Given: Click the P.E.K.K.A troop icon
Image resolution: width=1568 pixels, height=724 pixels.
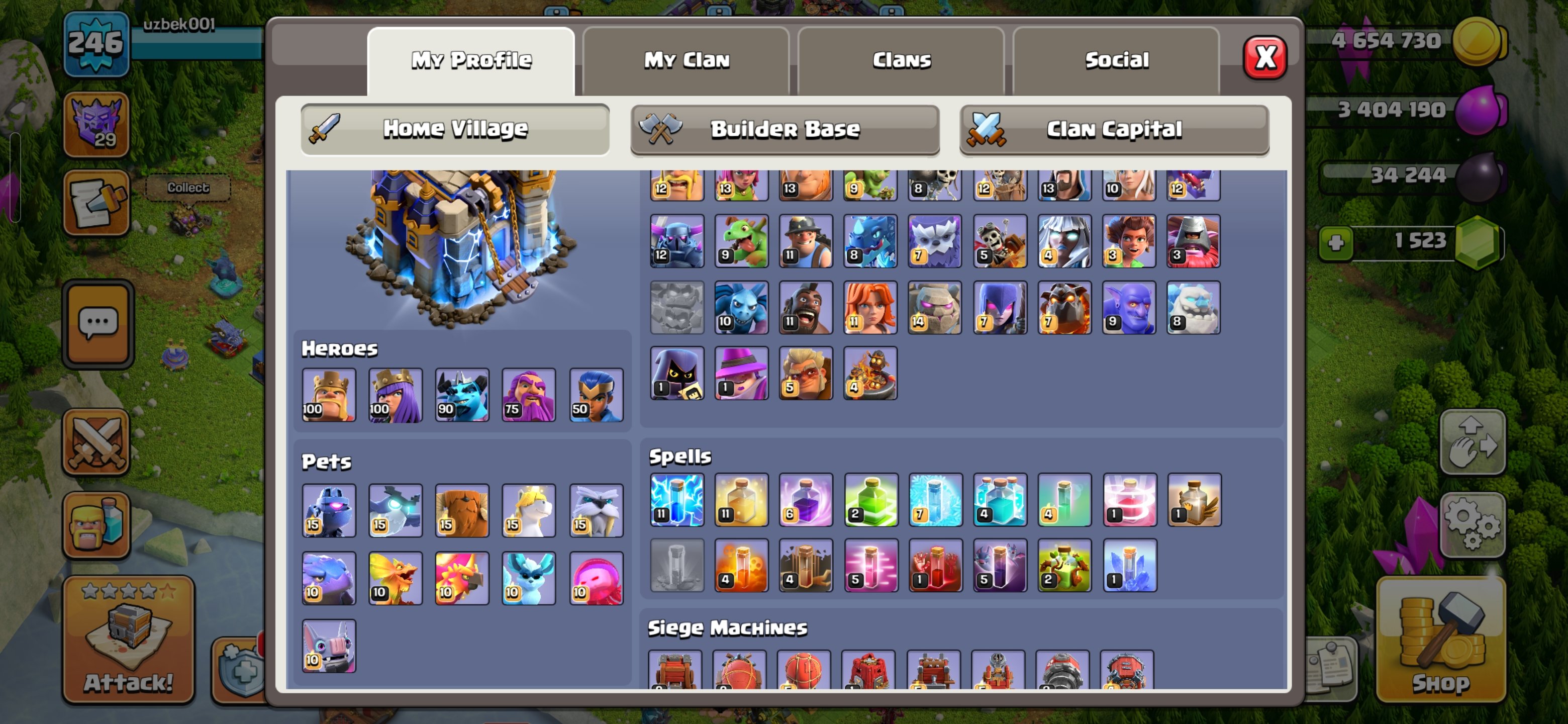Looking at the screenshot, I should pyautogui.click(x=677, y=240).
